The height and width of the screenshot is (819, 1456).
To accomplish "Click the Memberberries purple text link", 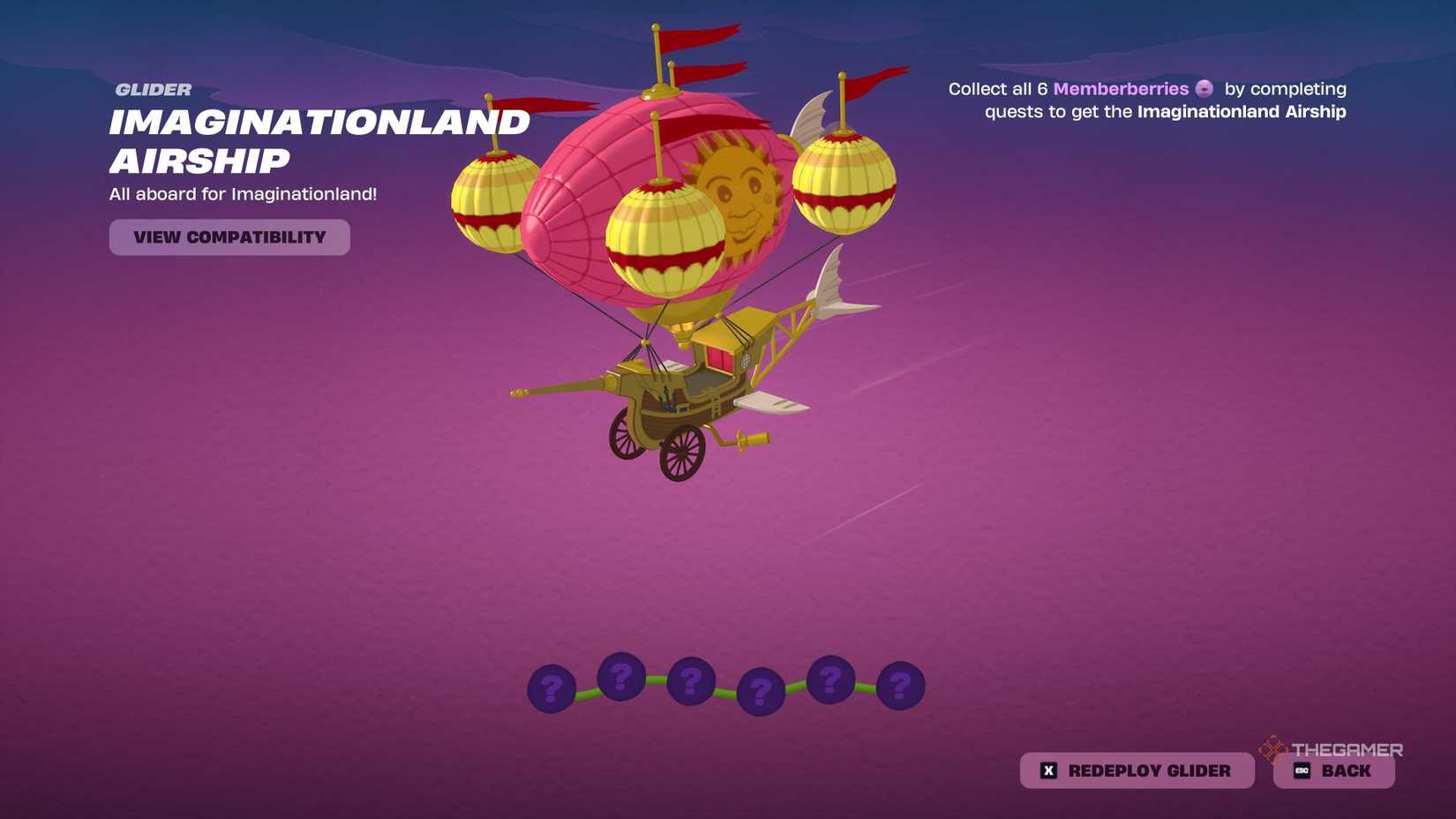I will (1122, 88).
